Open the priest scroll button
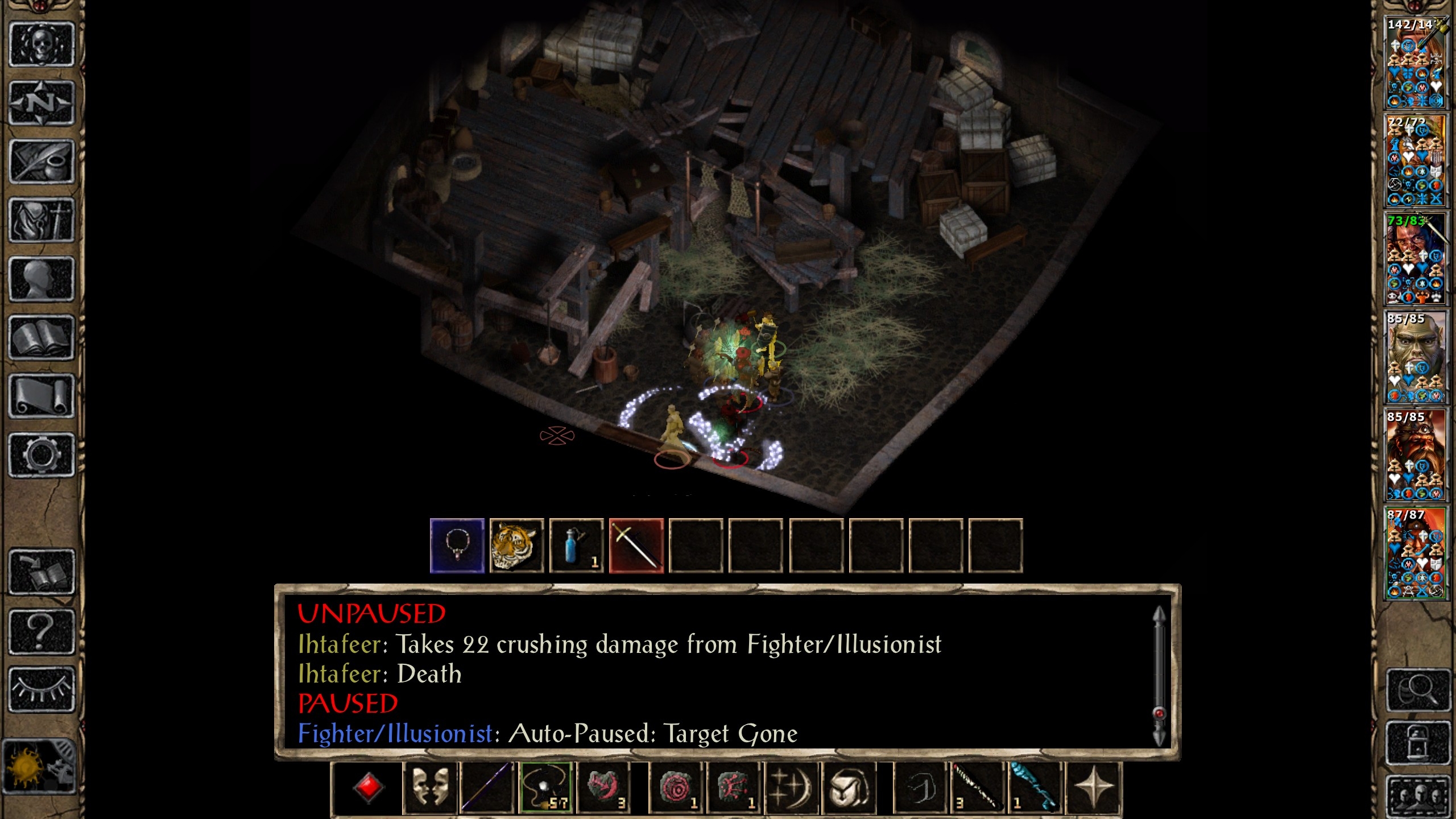The image size is (1456, 819). [42, 396]
